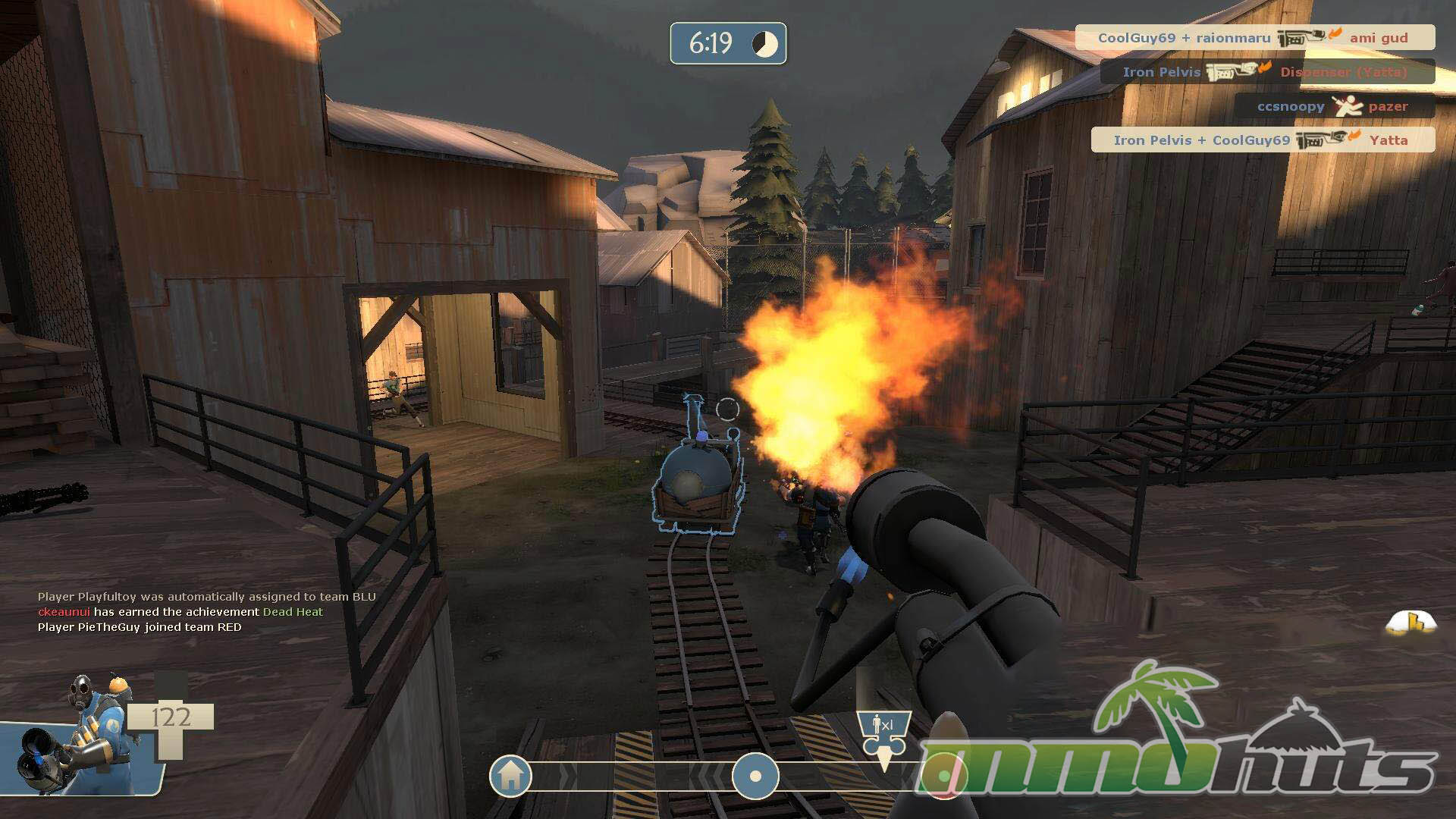Screen dimensions: 1456x819
Task: Click the yellow cloud notification icon
Action: tap(1410, 623)
